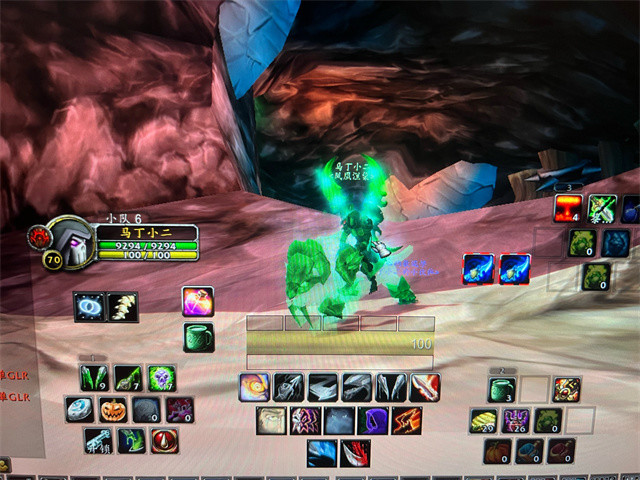This screenshot has width=640, height=480.
Task: Activate the swirling fire eye ability
Action: (x=254, y=387)
